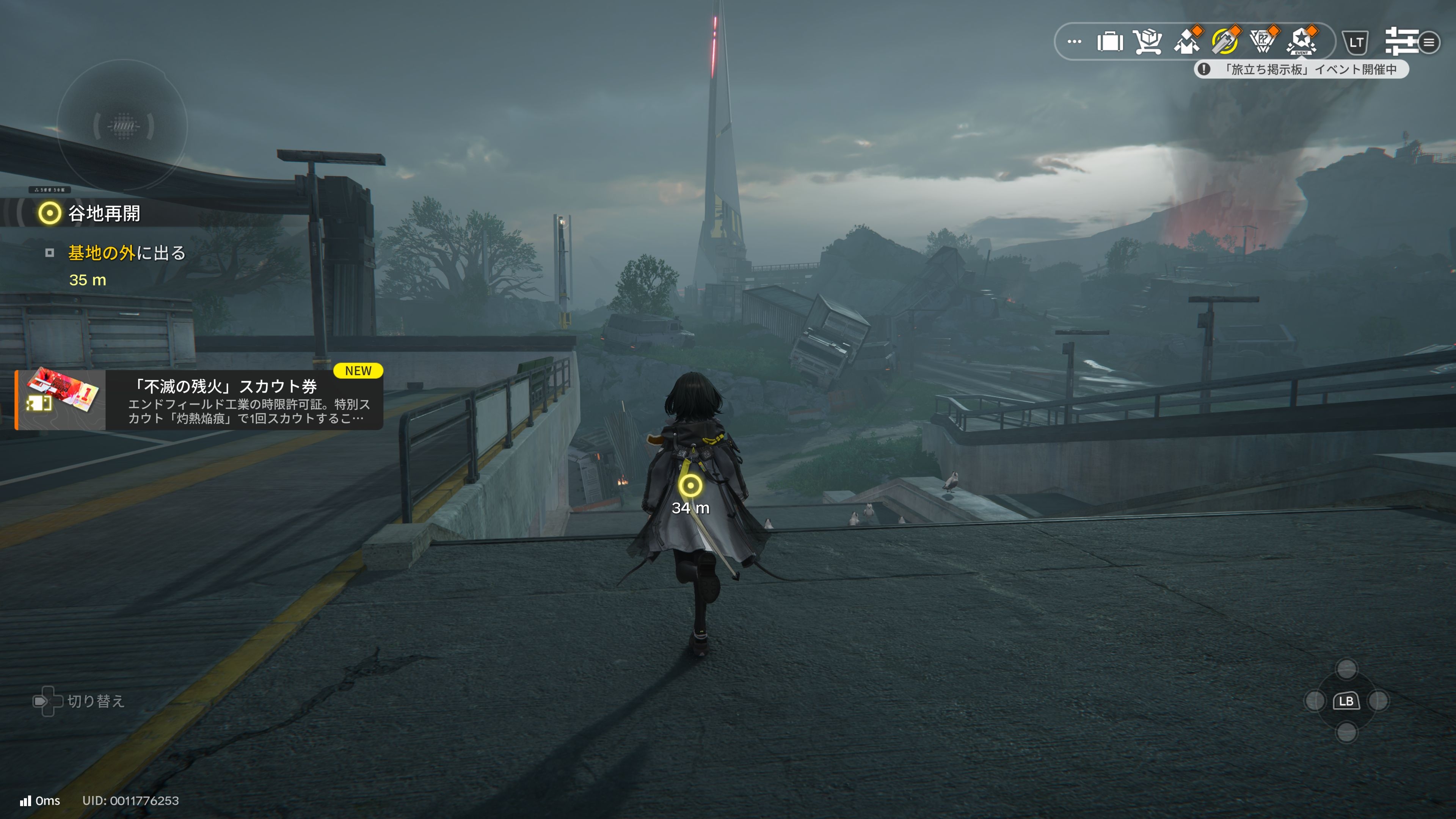
Task: Open the three-dots more options menu
Action: point(1074,42)
